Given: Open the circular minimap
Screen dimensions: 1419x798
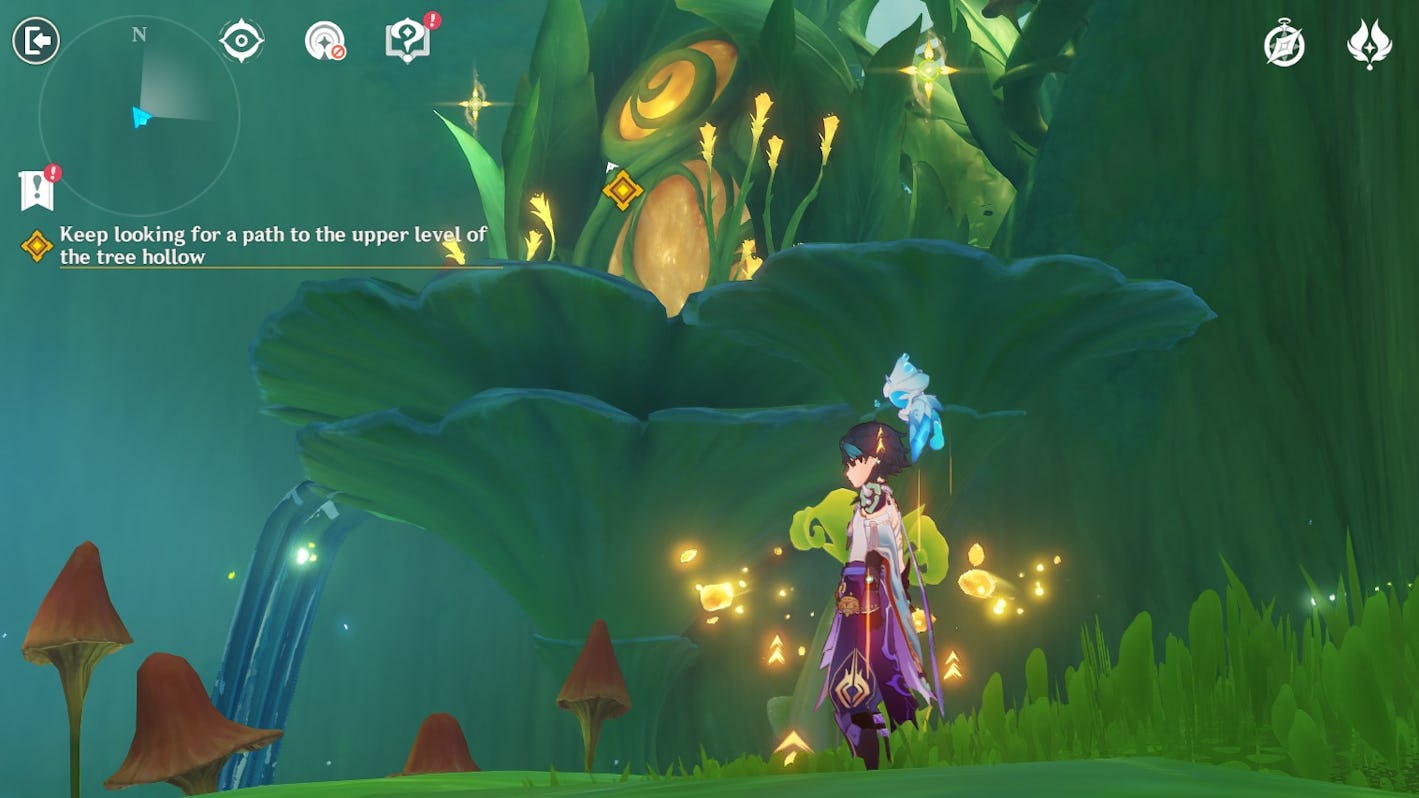Looking at the screenshot, I should click(139, 116).
